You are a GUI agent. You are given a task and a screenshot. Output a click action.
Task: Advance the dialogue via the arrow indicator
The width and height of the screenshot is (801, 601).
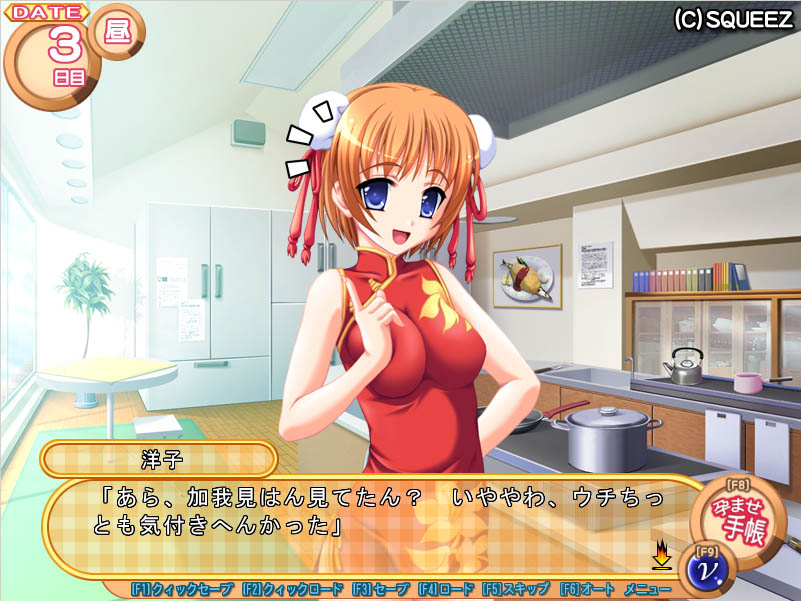(x=661, y=553)
